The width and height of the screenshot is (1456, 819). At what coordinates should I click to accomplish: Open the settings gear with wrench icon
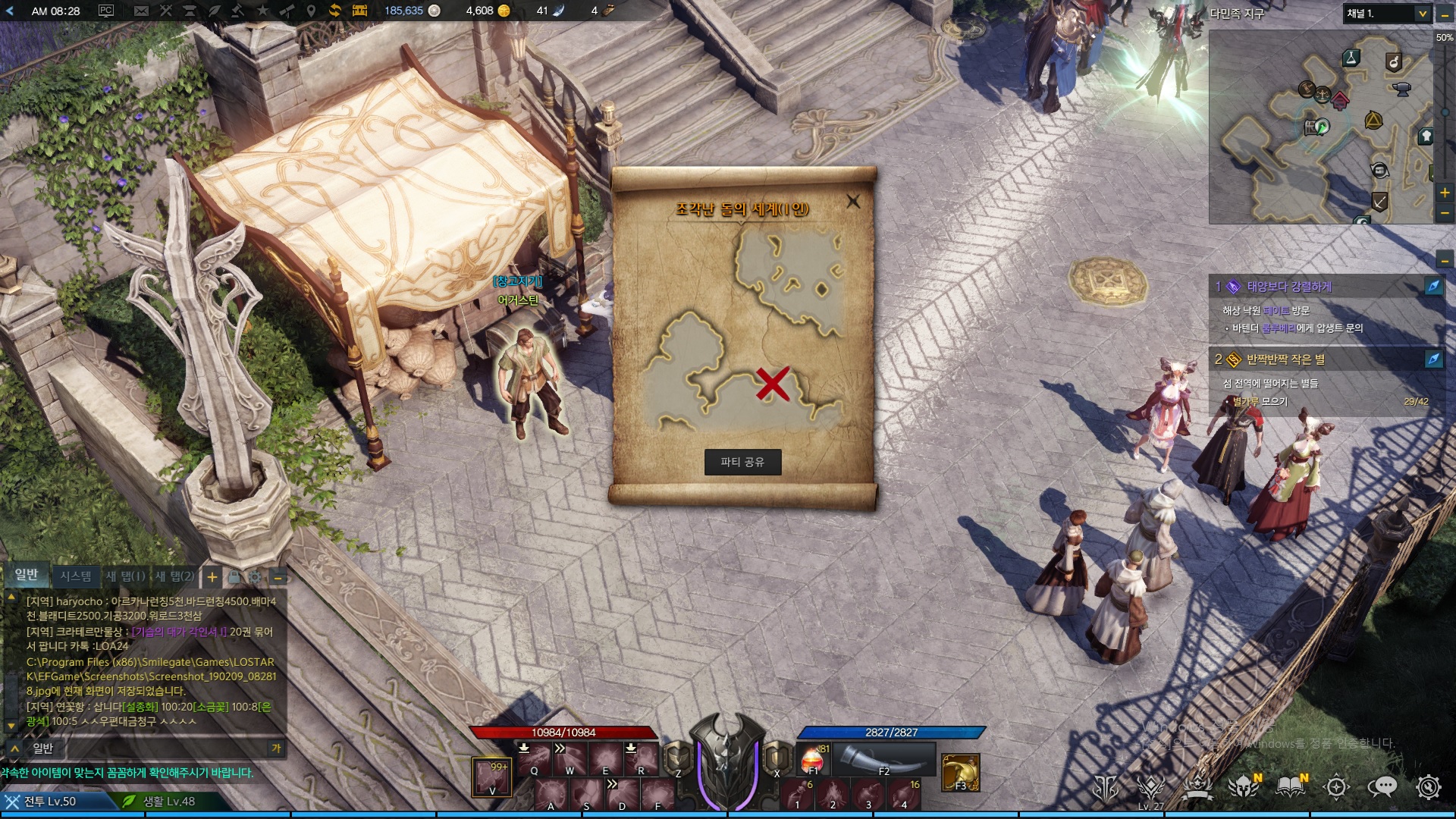tap(1429, 787)
